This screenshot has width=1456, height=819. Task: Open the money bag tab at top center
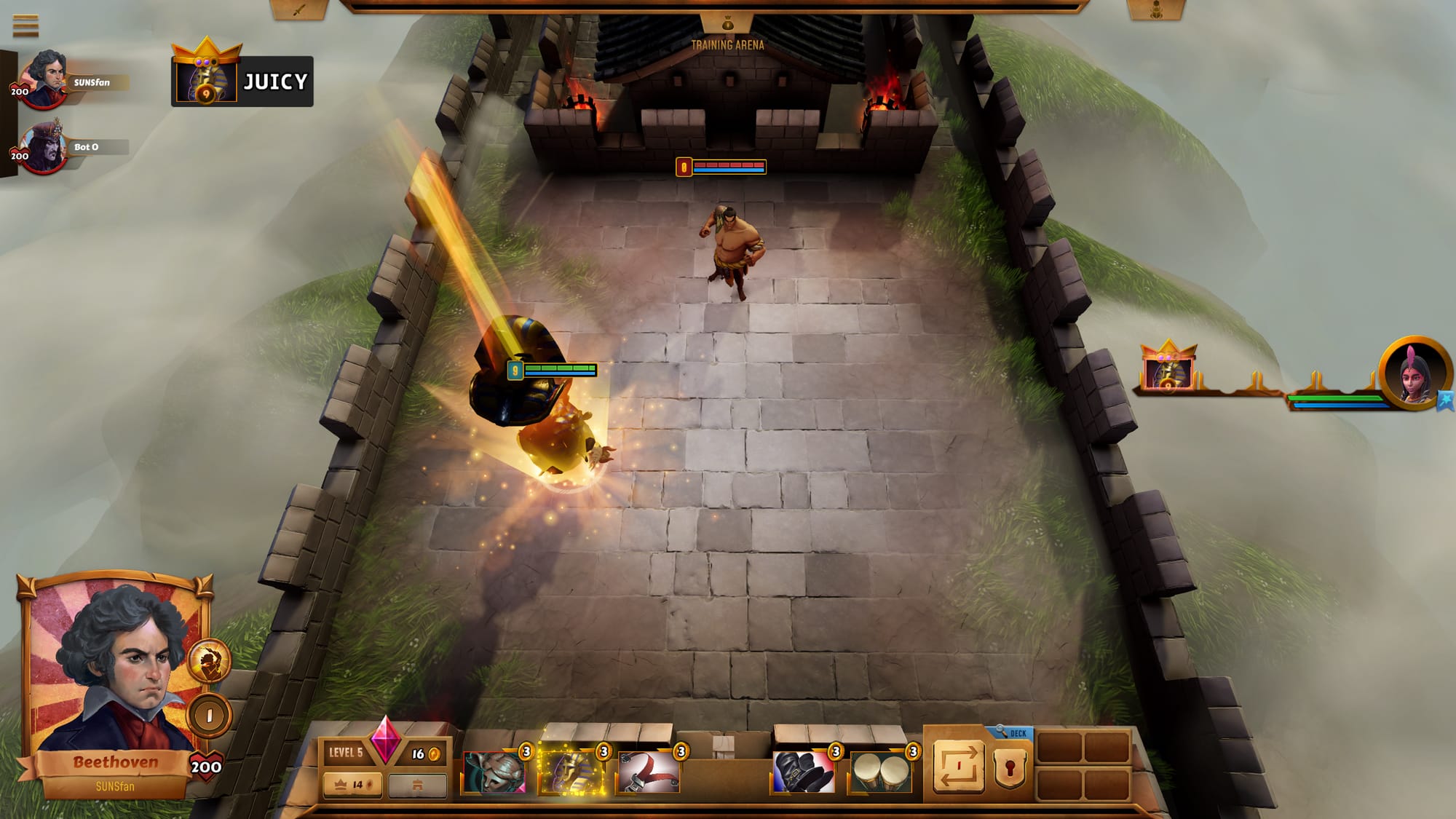(x=727, y=24)
